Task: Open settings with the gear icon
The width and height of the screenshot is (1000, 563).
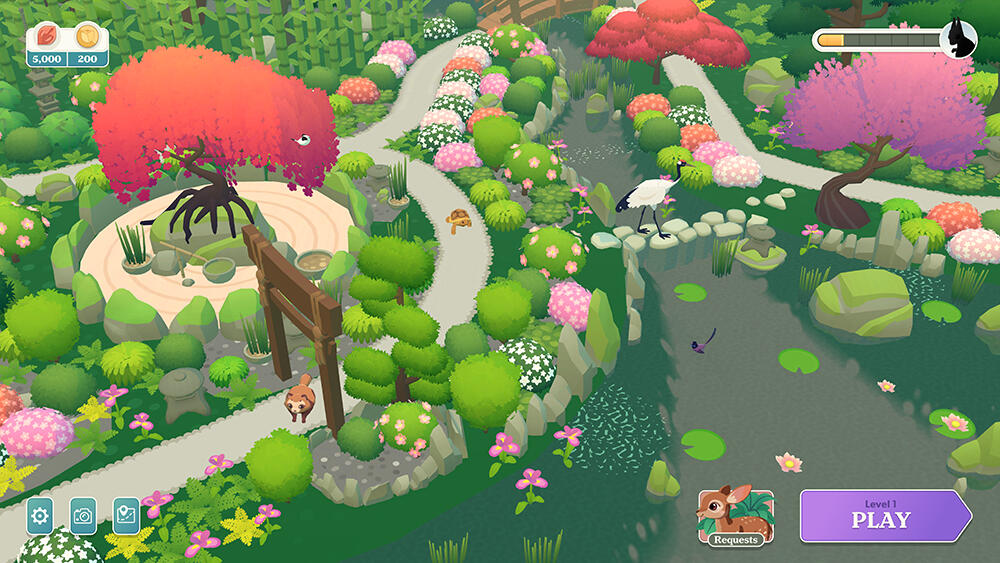Action: (40, 516)
